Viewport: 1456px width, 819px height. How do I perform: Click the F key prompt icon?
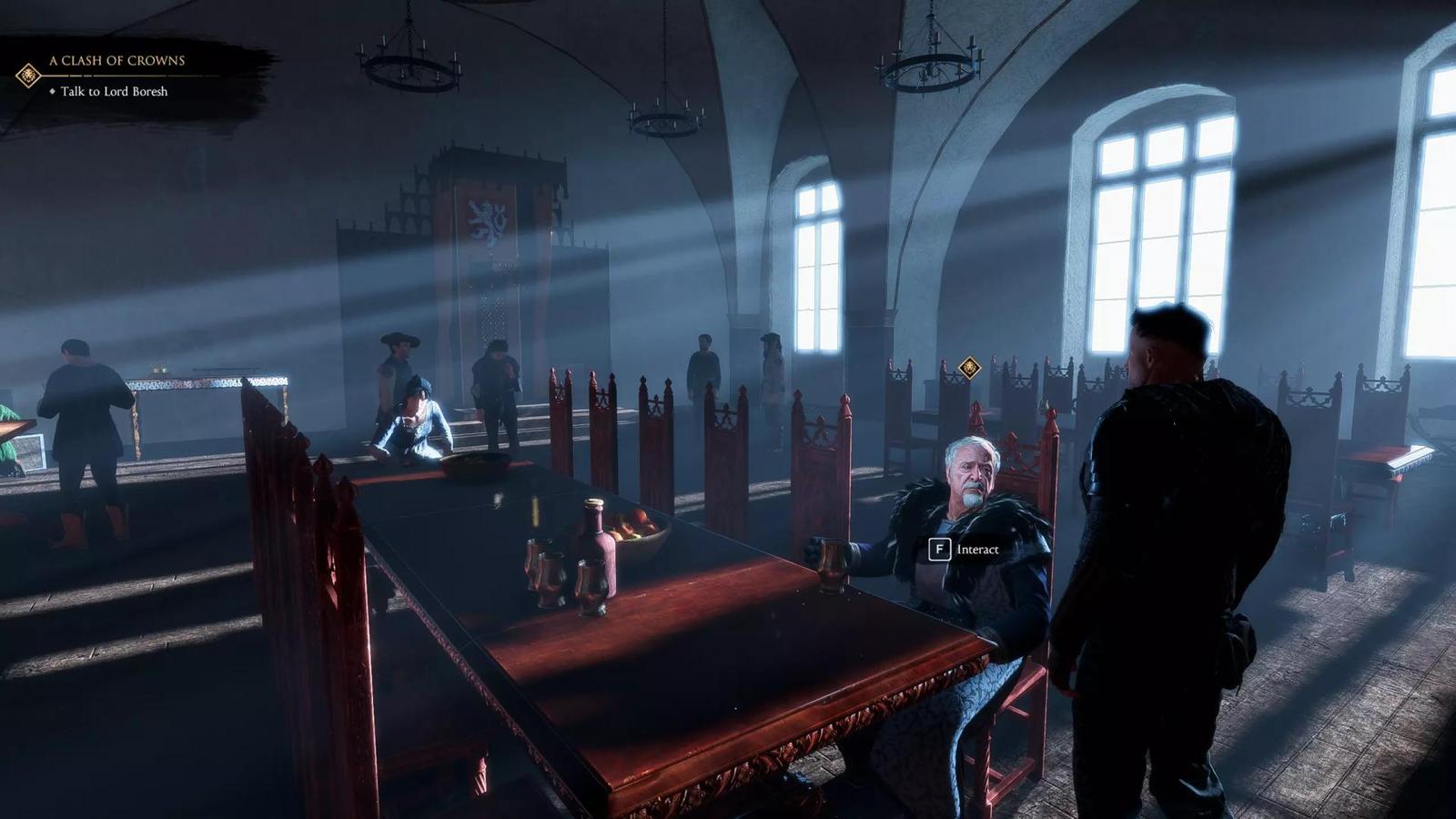(939, 550)
